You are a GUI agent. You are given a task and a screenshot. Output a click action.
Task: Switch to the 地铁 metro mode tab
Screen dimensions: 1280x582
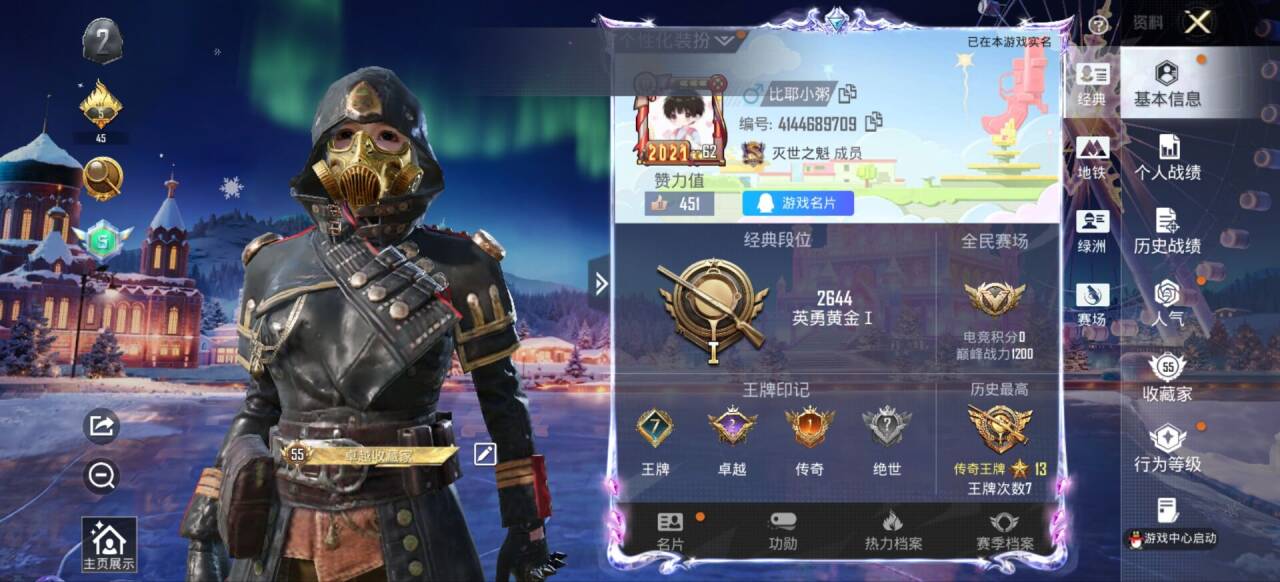[1092, 158]
